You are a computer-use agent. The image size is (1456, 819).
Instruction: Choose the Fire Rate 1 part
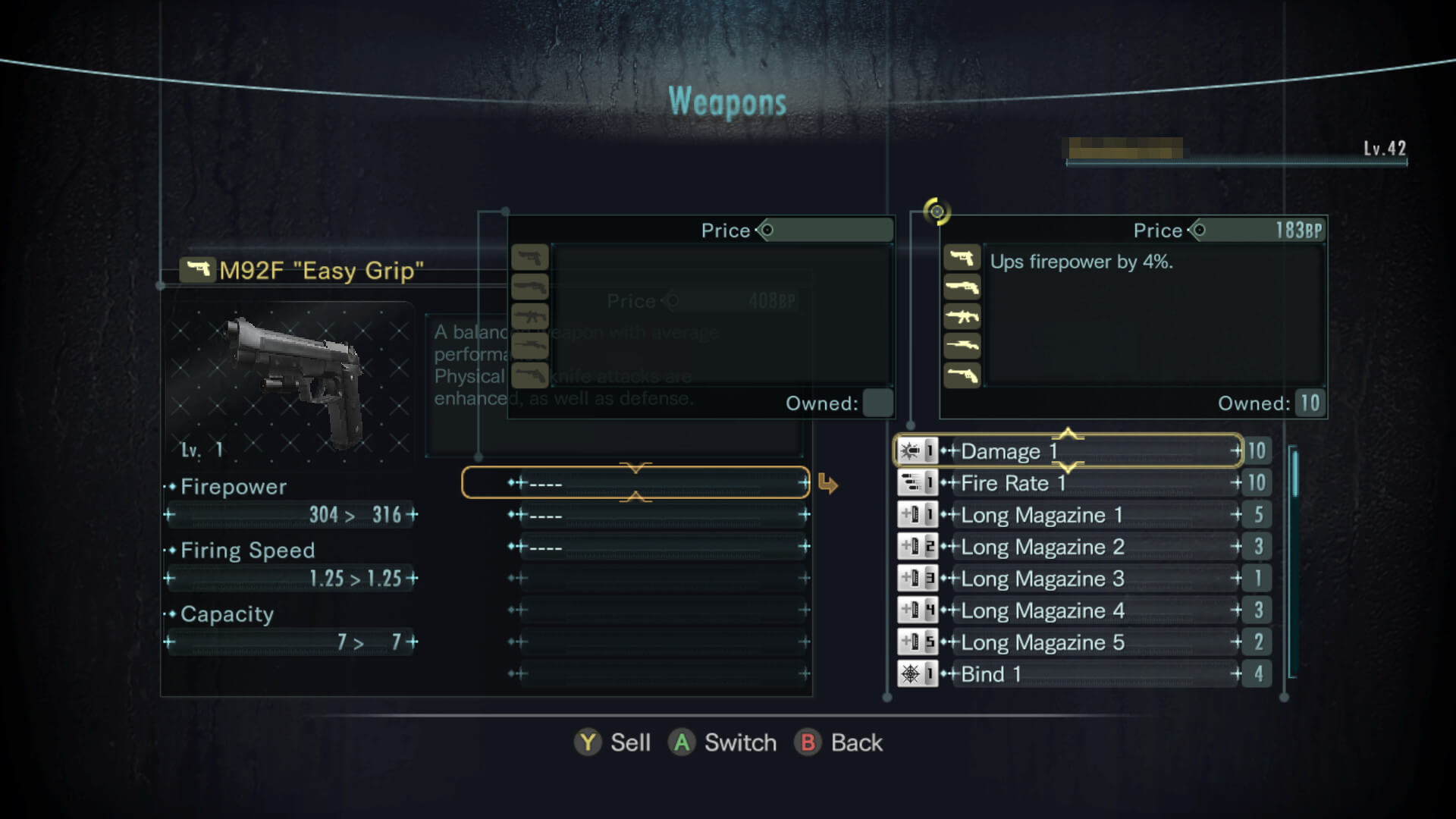coord(1068,483)
